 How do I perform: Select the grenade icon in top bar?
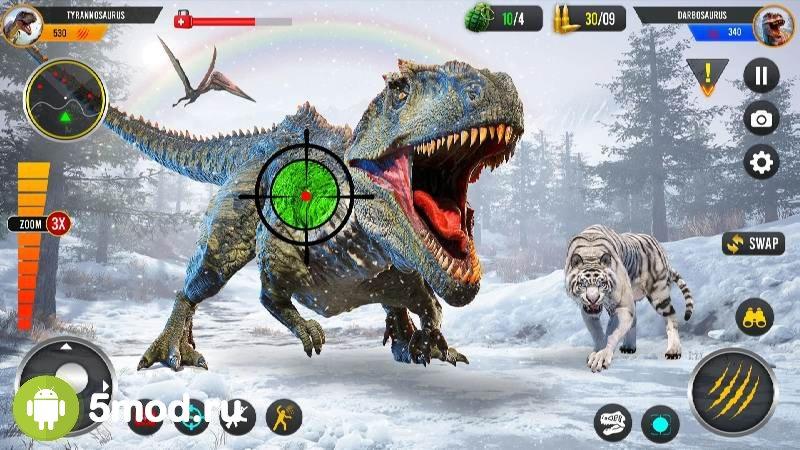(x=481, y=17)
